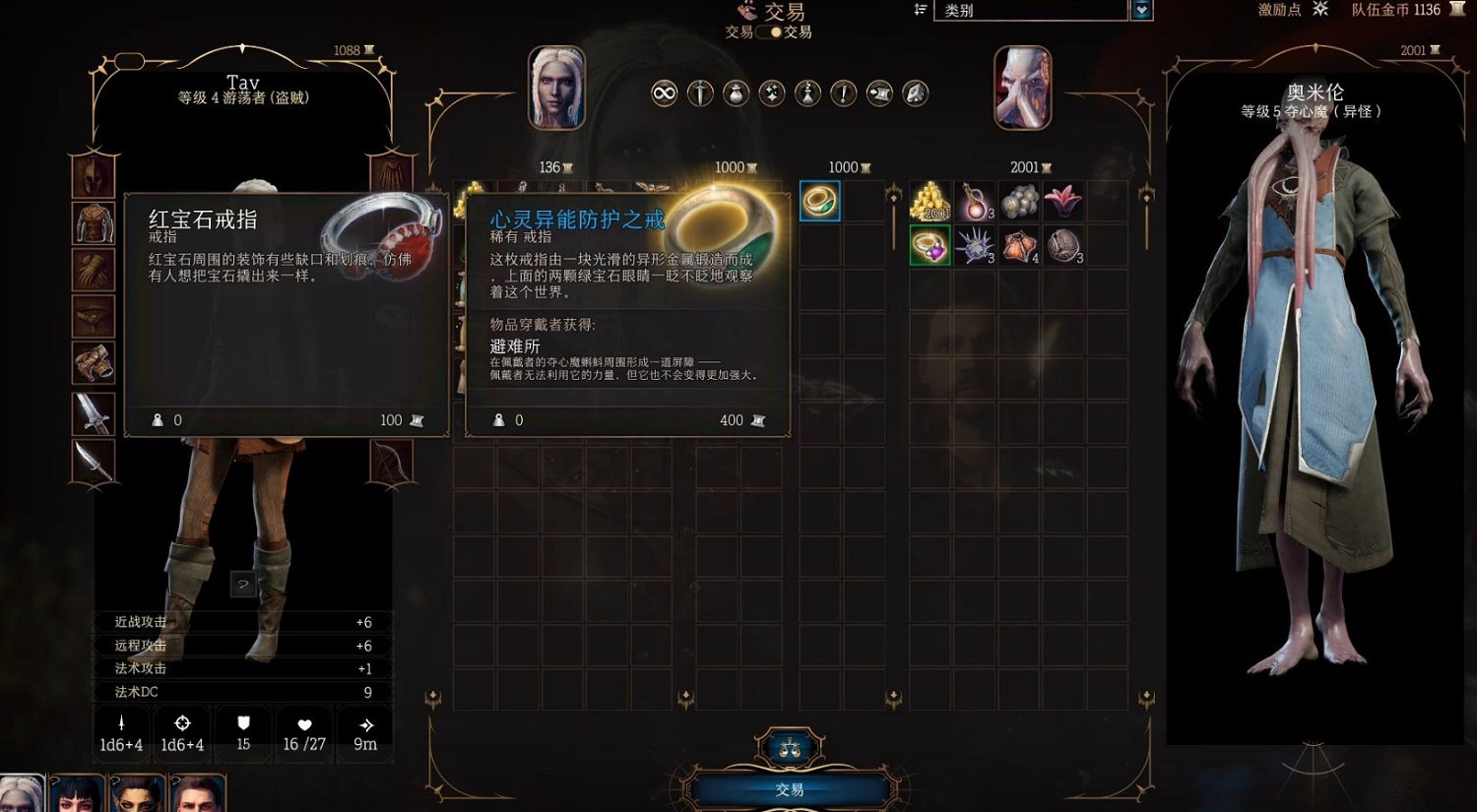This screenshot has height=812, width=1477.
Task: Click the scroll filter icon
Action: pos(879,93)
